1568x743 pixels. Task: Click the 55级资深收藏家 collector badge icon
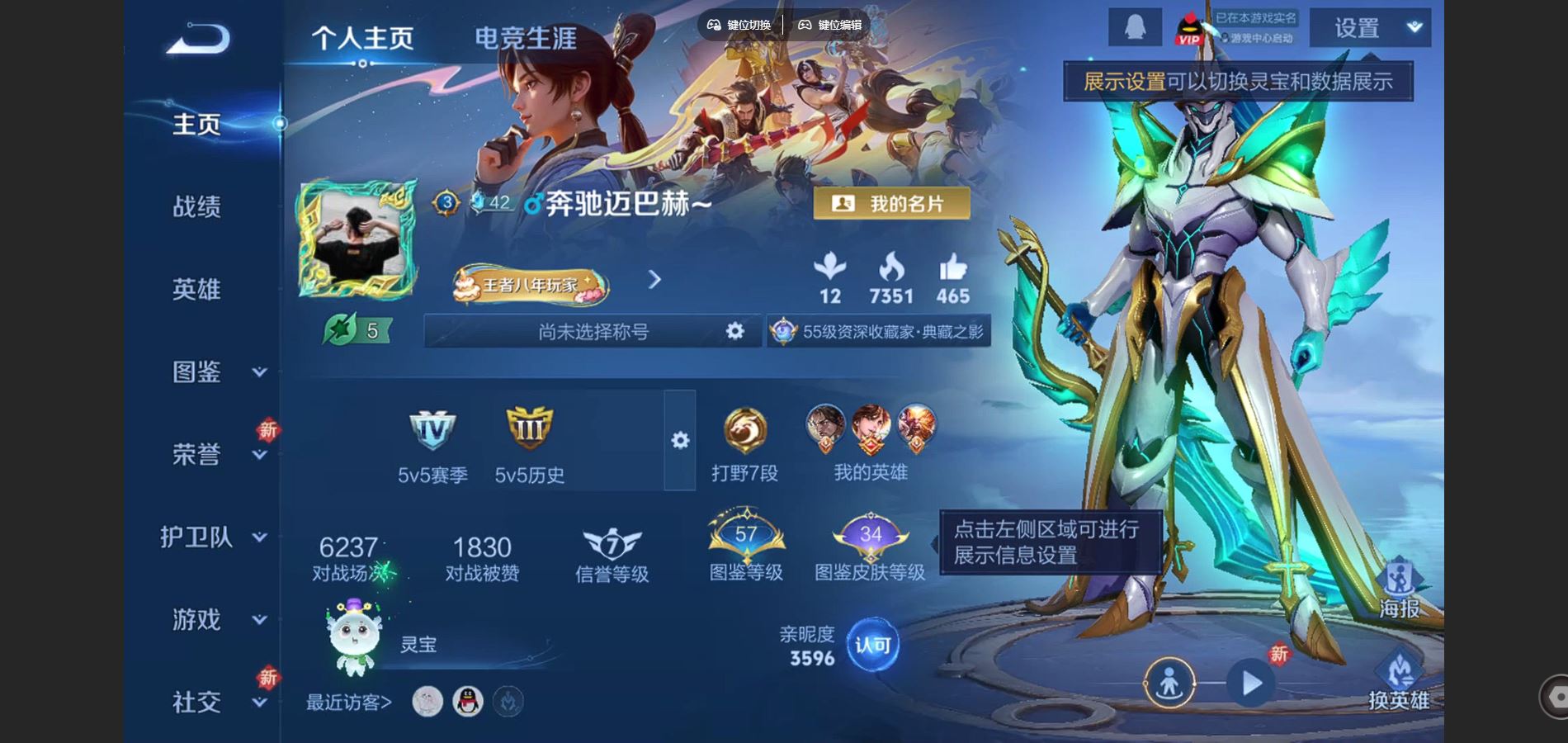783,331
